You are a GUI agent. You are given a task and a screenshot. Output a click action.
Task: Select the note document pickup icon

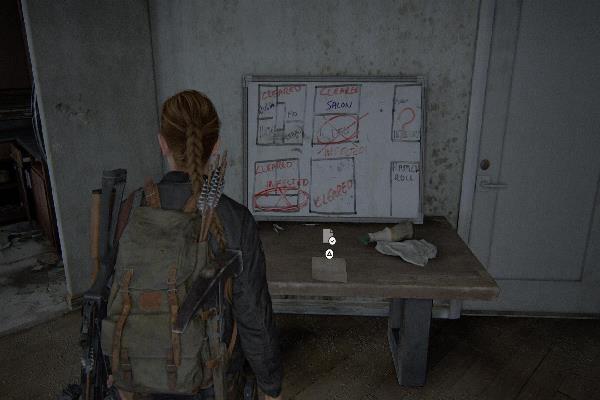tap(328, 236)
